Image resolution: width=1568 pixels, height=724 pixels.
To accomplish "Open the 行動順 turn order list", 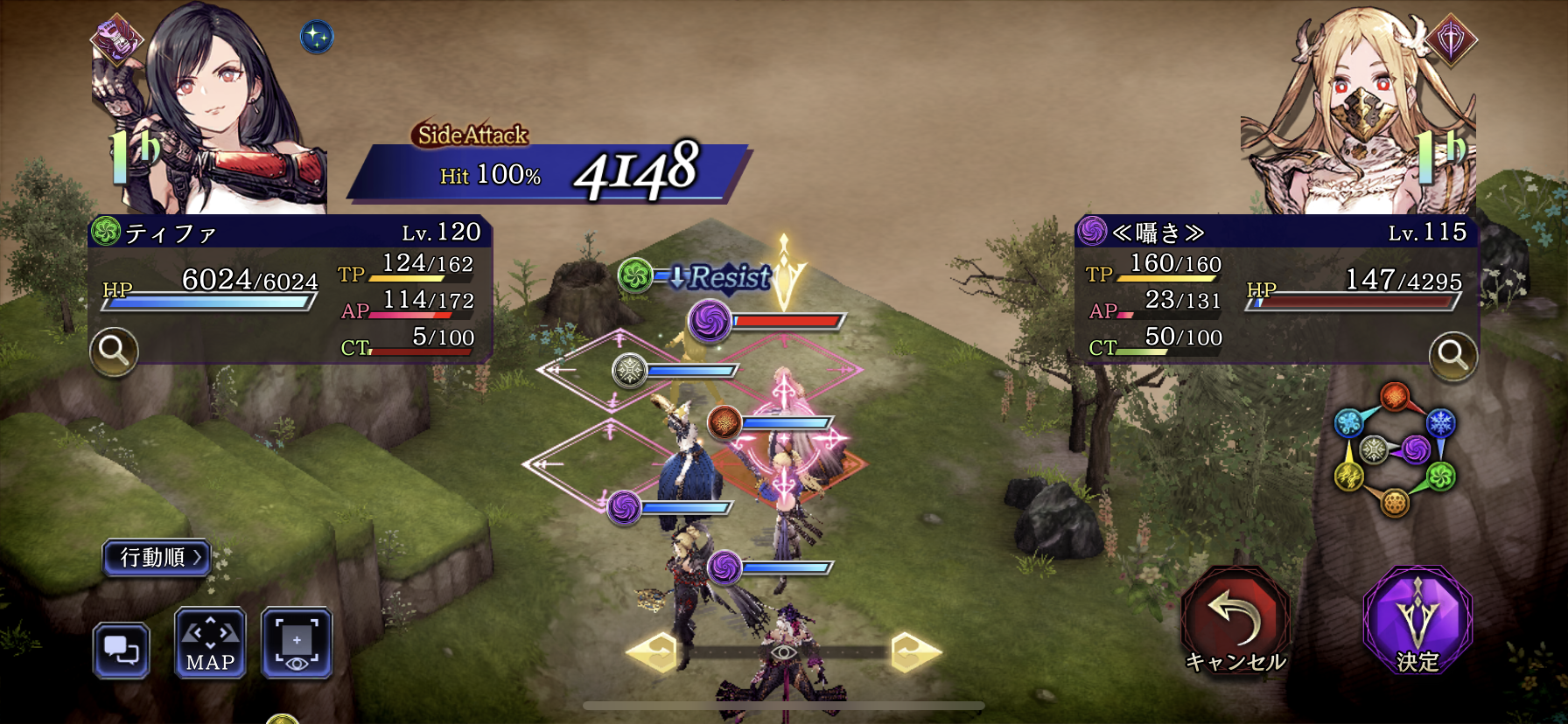I will point(157,557).
